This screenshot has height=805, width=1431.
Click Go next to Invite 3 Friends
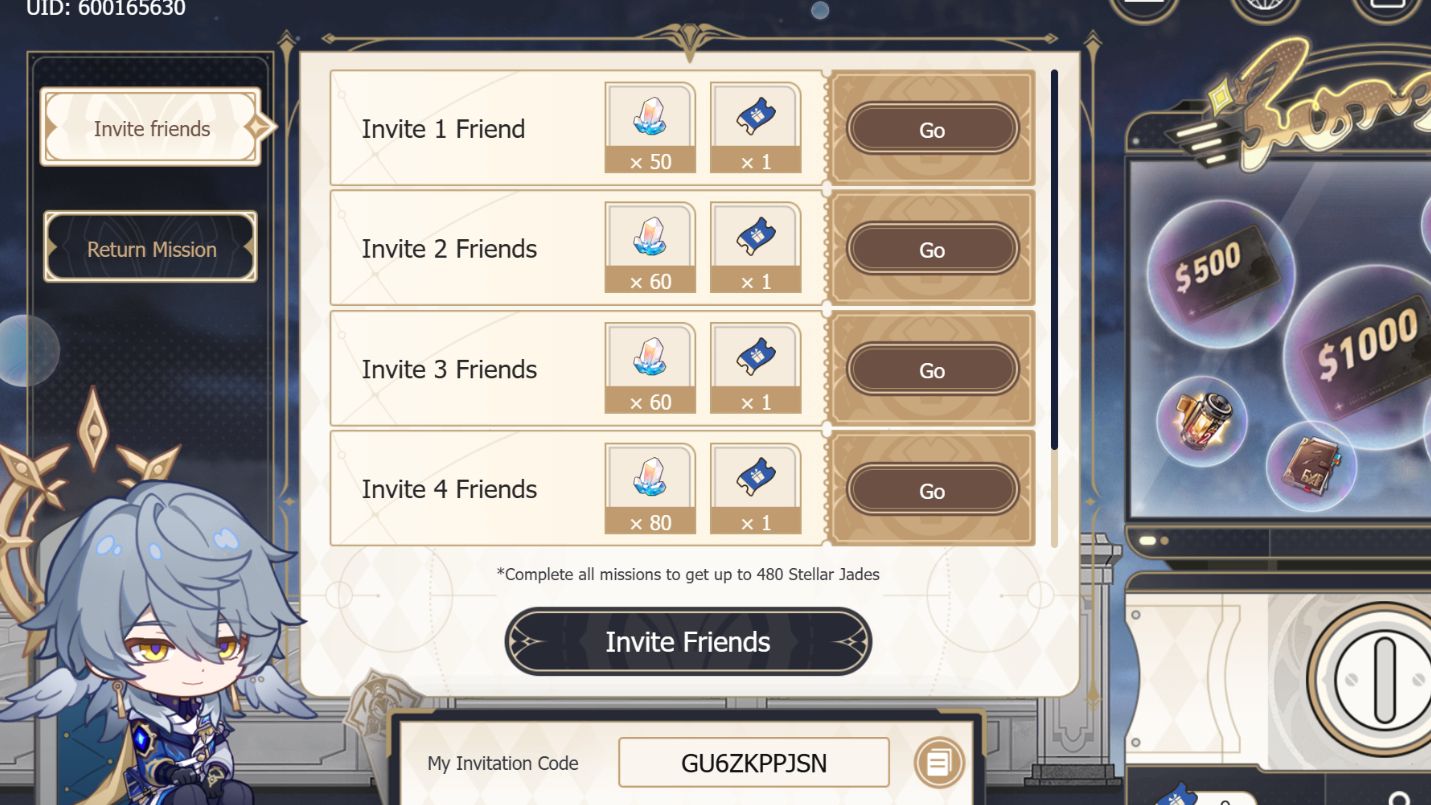pos(931,370)
